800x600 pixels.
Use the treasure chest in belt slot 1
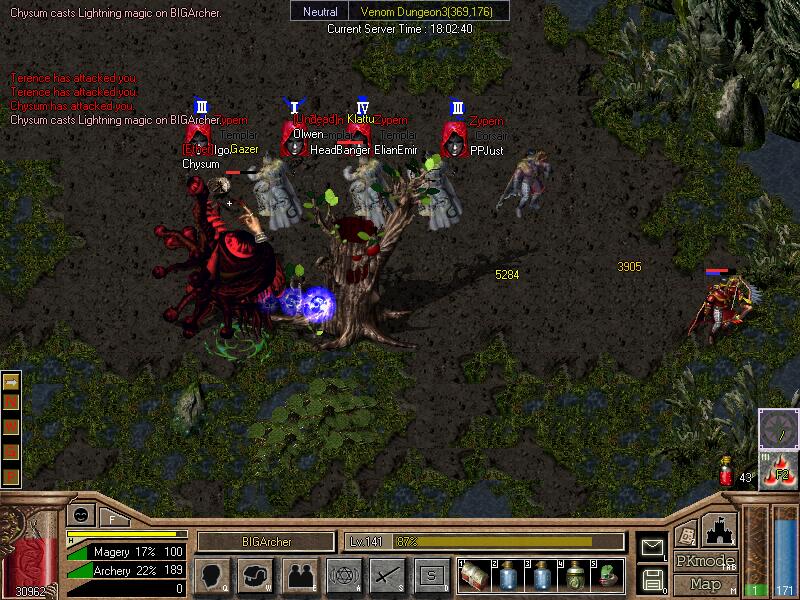(x=476, y=575)
